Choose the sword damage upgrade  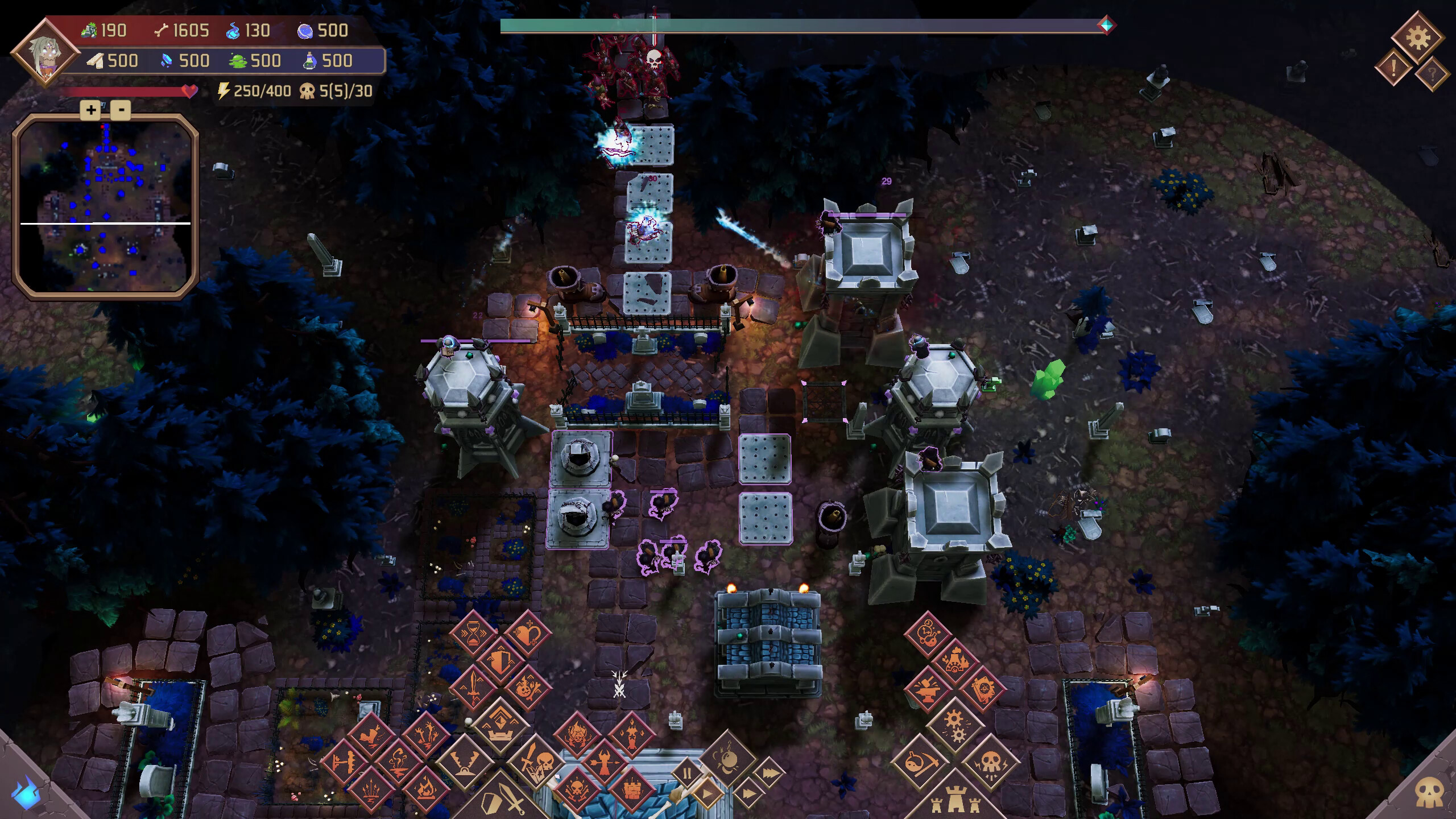click(473, 688)
